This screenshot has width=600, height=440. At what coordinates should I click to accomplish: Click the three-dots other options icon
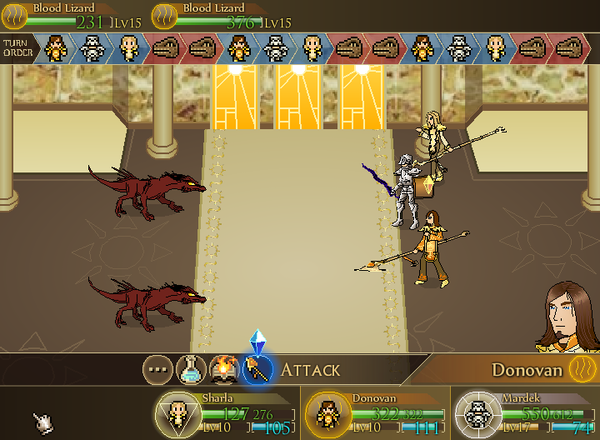156,370
